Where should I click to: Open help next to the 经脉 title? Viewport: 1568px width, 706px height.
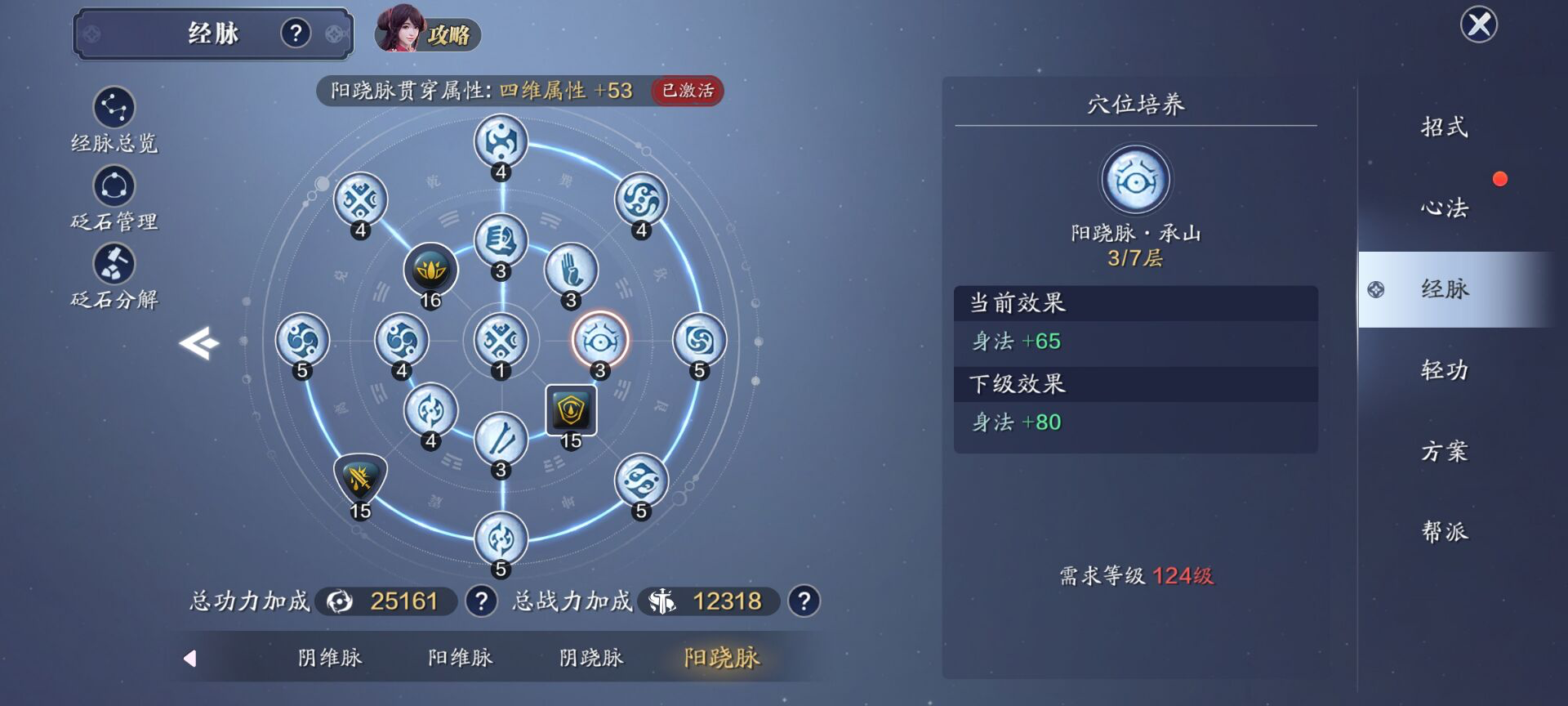pos(296,34)
